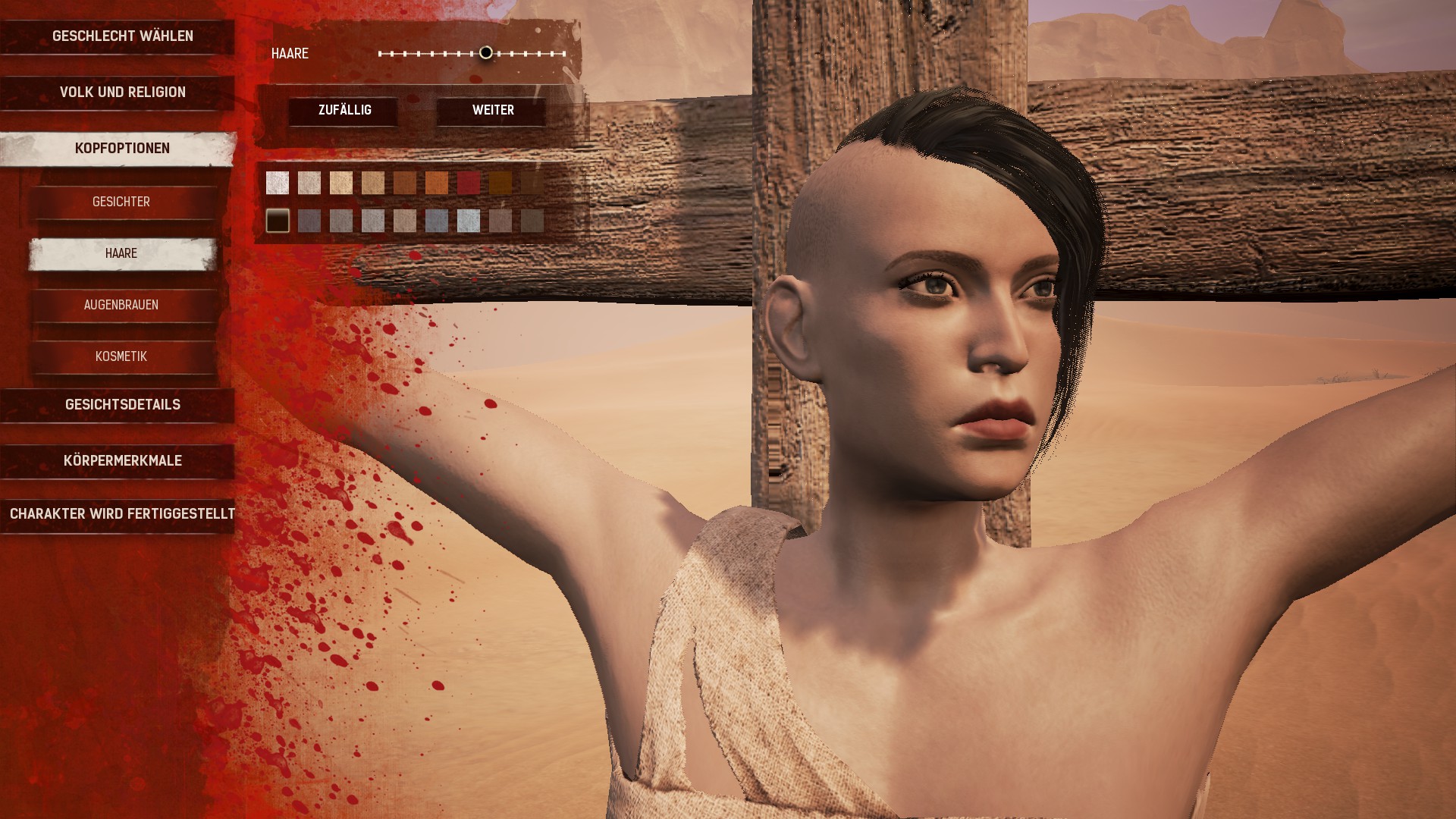Open the Gesichtsdetails section
This screenshot has width=1456, height=819.
point(122,405)
